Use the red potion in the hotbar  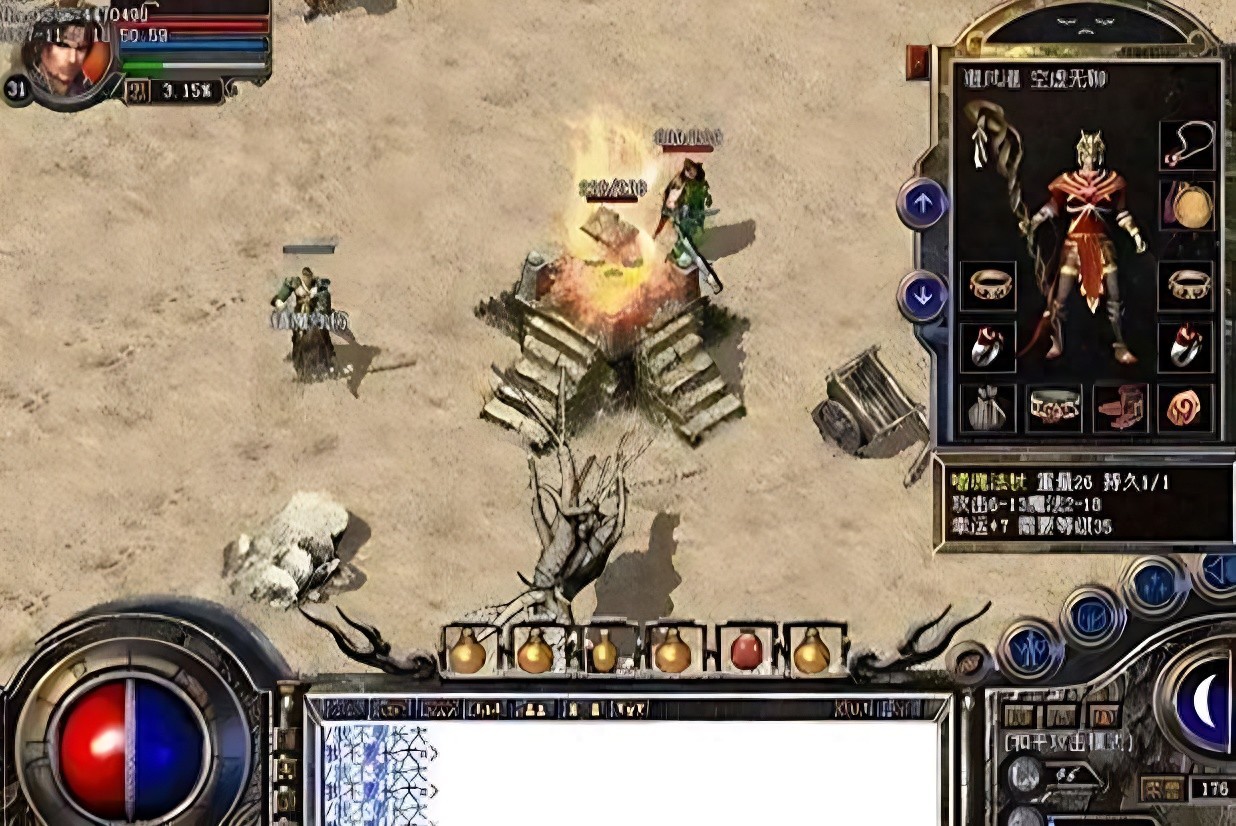(x=746, y=651)
